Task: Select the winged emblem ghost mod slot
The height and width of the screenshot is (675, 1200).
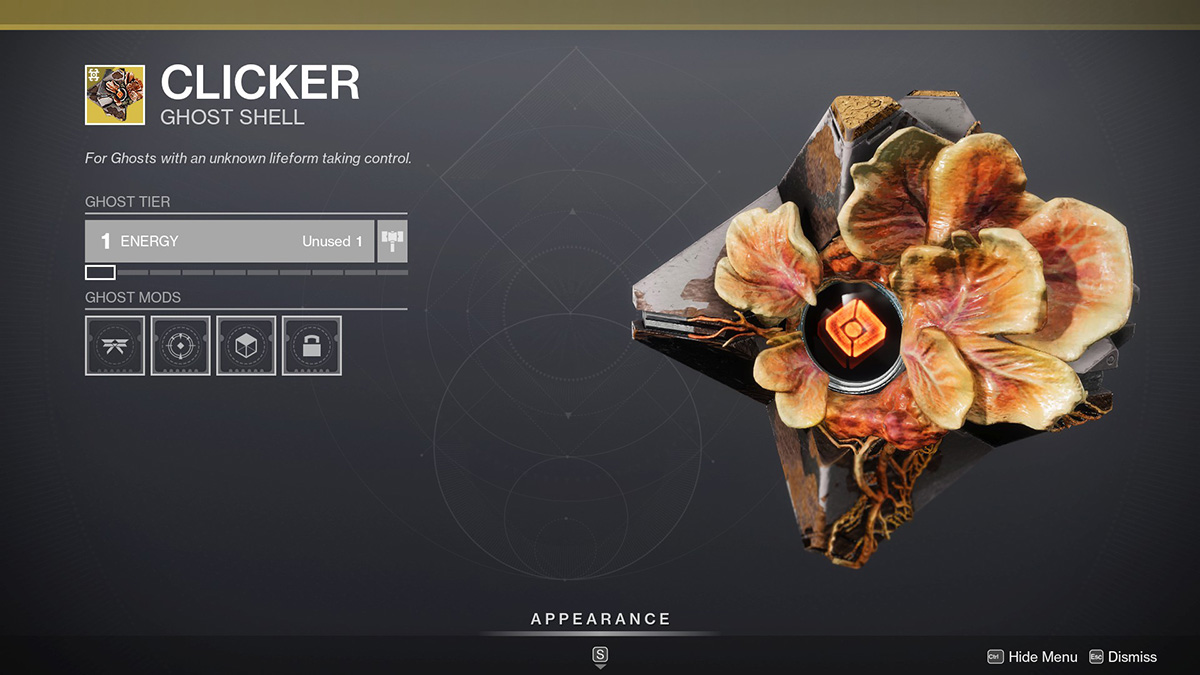Action: tap(115, 346)
